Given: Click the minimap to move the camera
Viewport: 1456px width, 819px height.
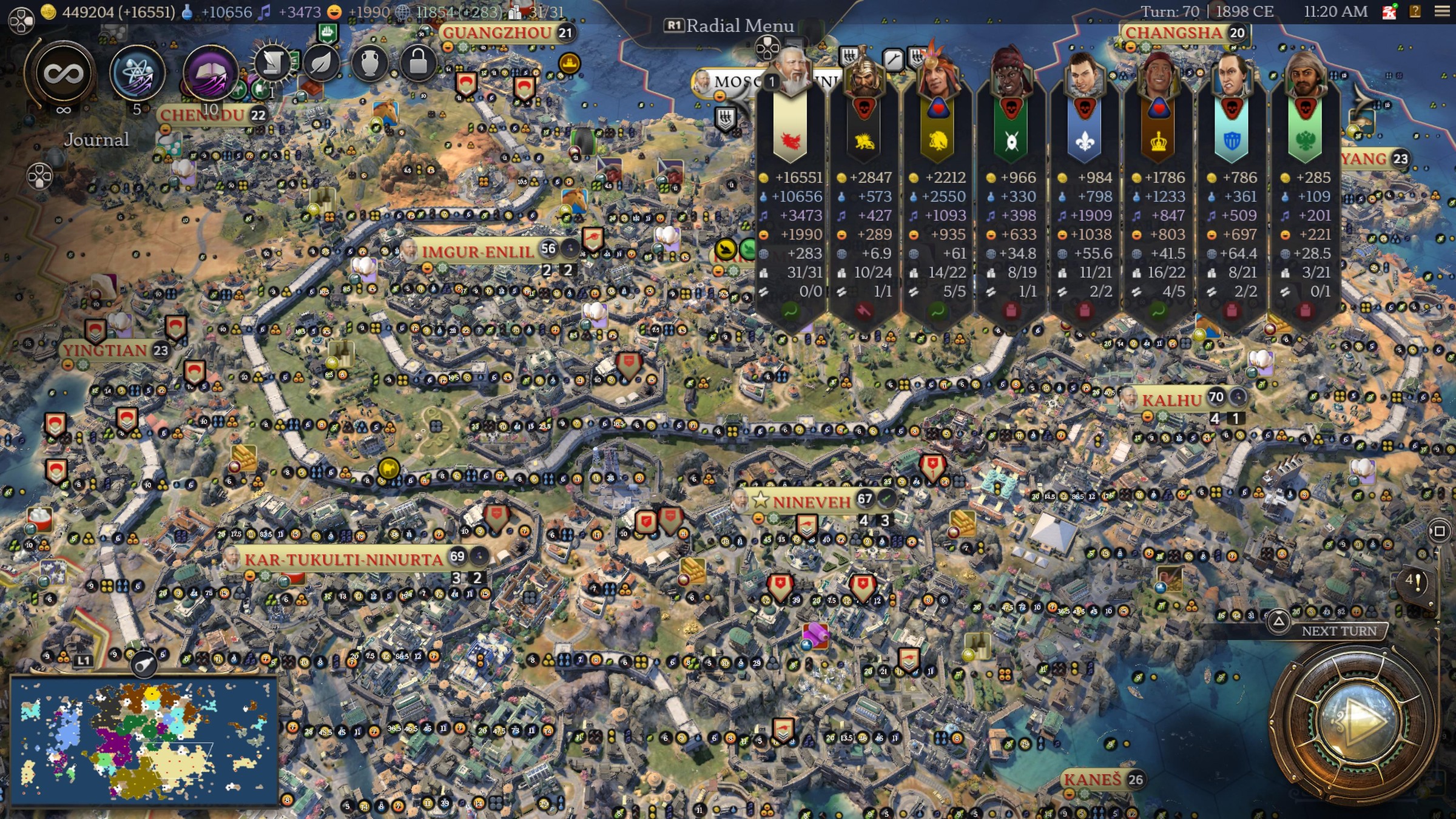Looking at the screenshot, I should click(144, 741).
